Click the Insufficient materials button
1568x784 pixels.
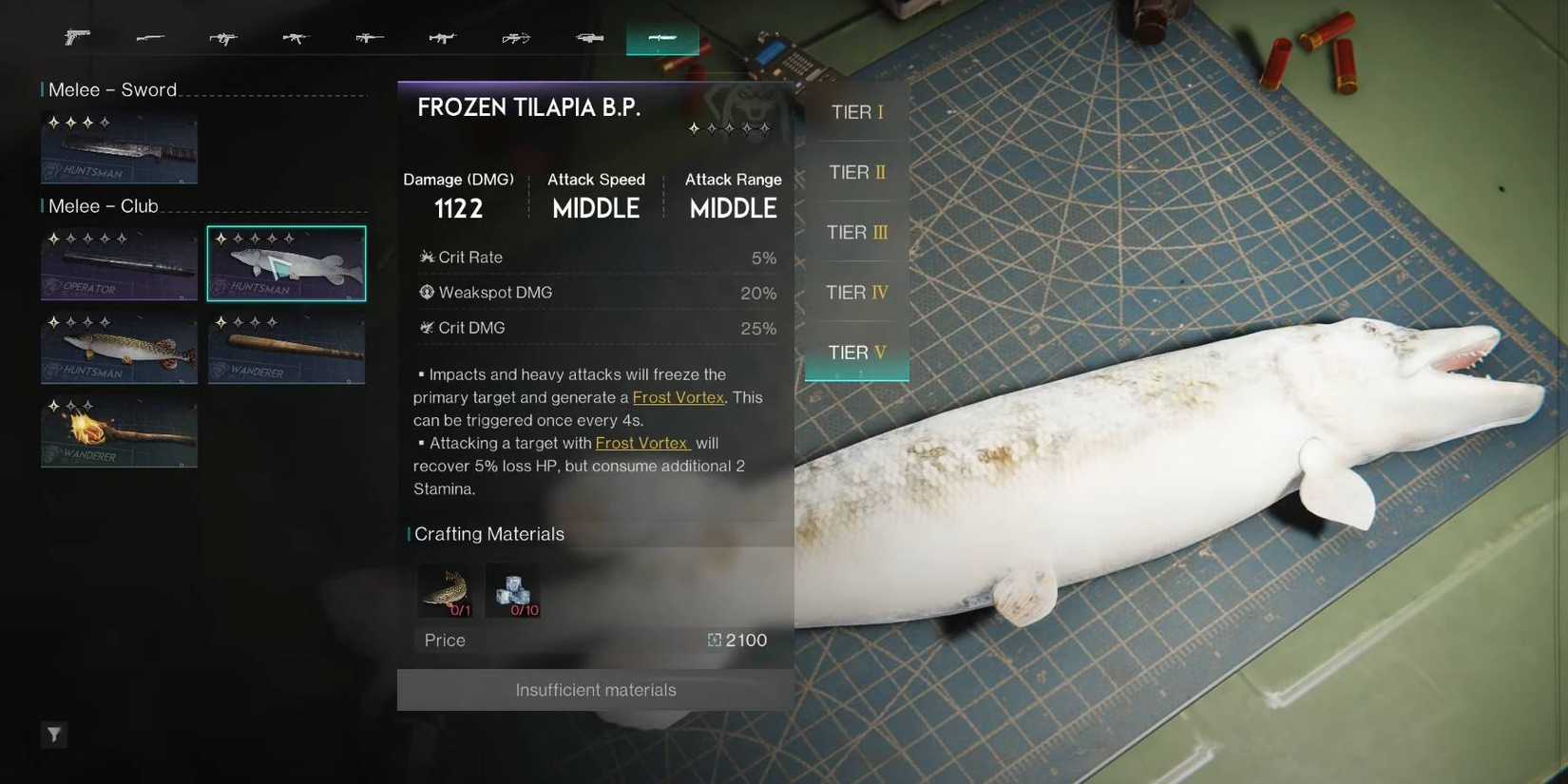[595, 690]
